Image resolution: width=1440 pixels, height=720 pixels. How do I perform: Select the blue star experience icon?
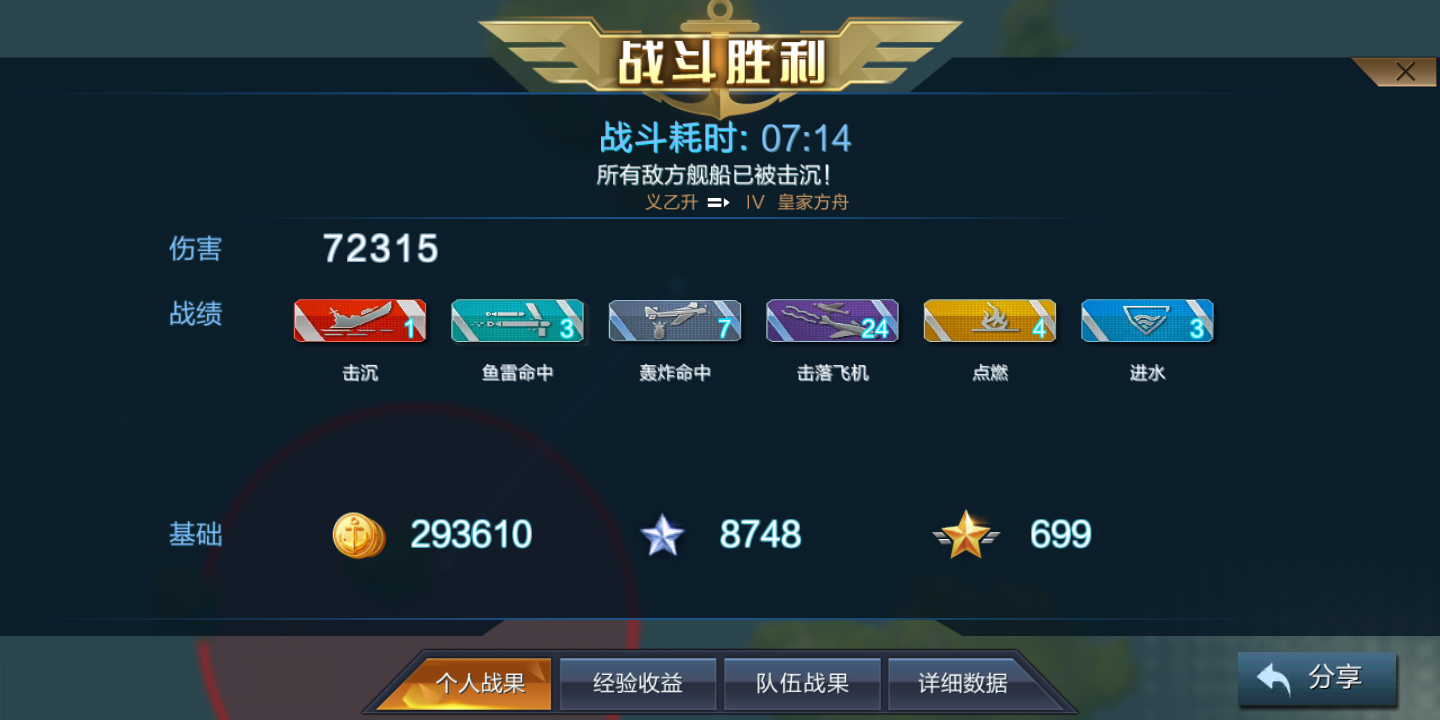[664, 535]
